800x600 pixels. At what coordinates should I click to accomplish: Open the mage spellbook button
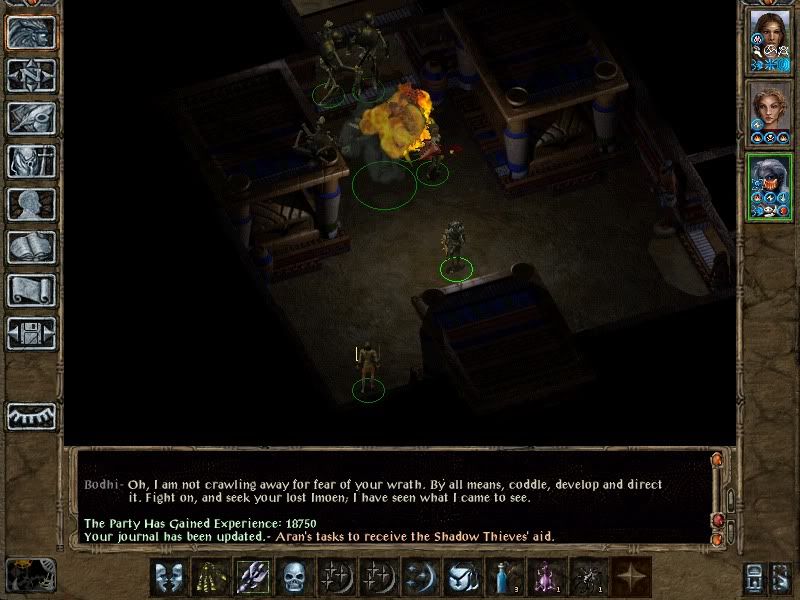(31, 247)
